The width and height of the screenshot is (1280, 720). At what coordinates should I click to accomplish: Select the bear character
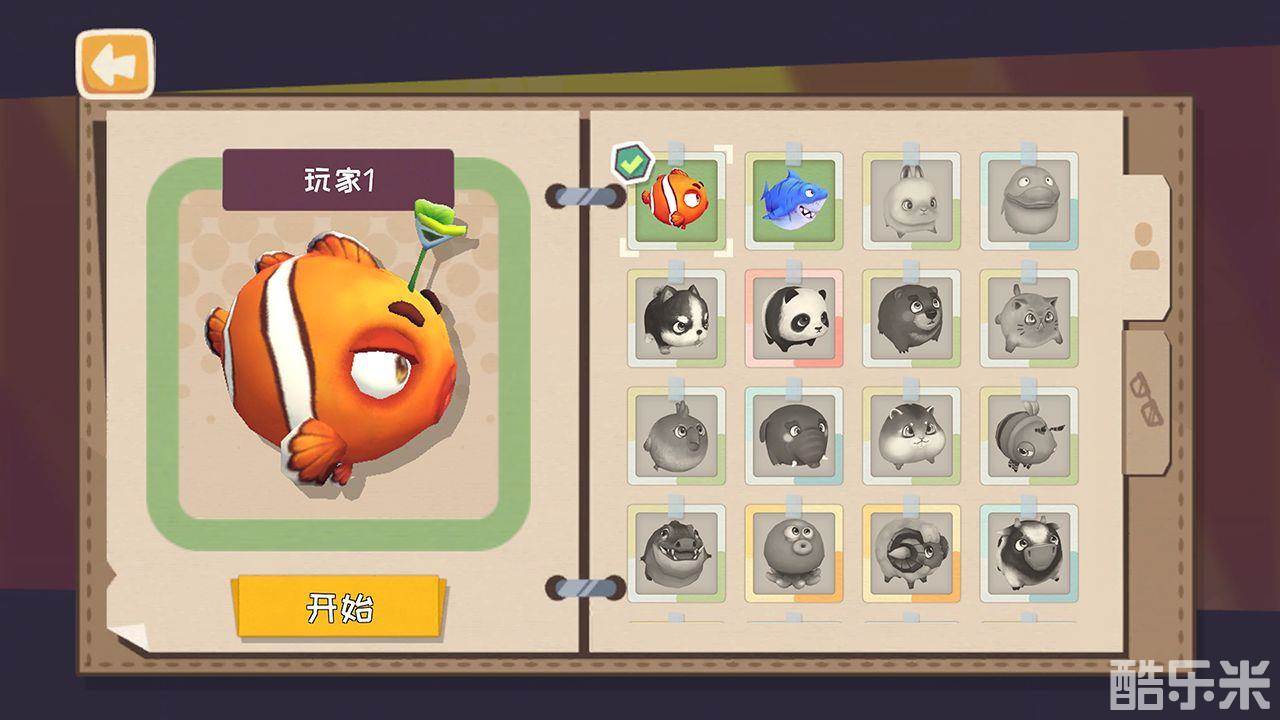[910, 320]
